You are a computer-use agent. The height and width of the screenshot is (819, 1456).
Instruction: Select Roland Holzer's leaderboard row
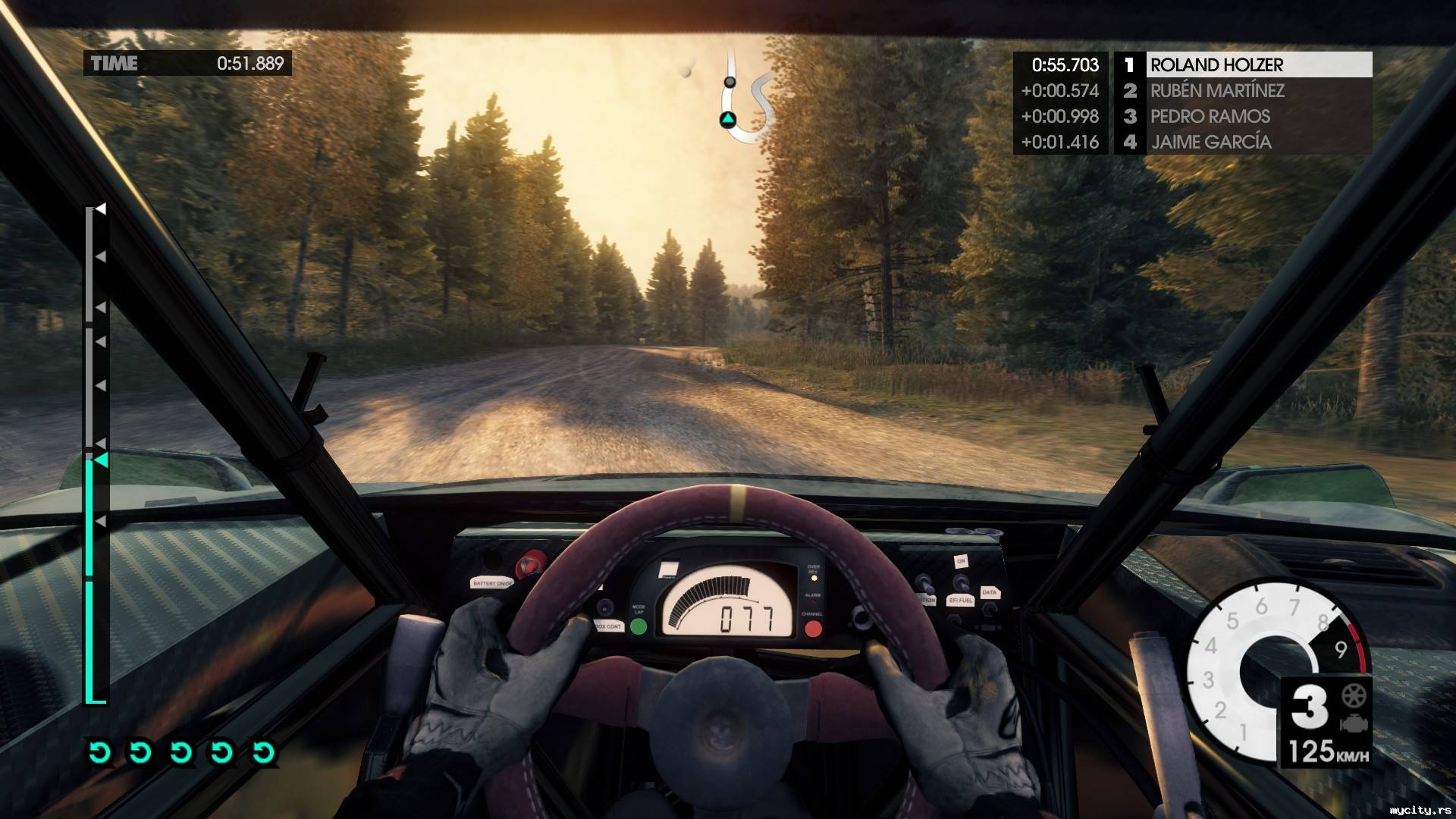coord(1244,65)
